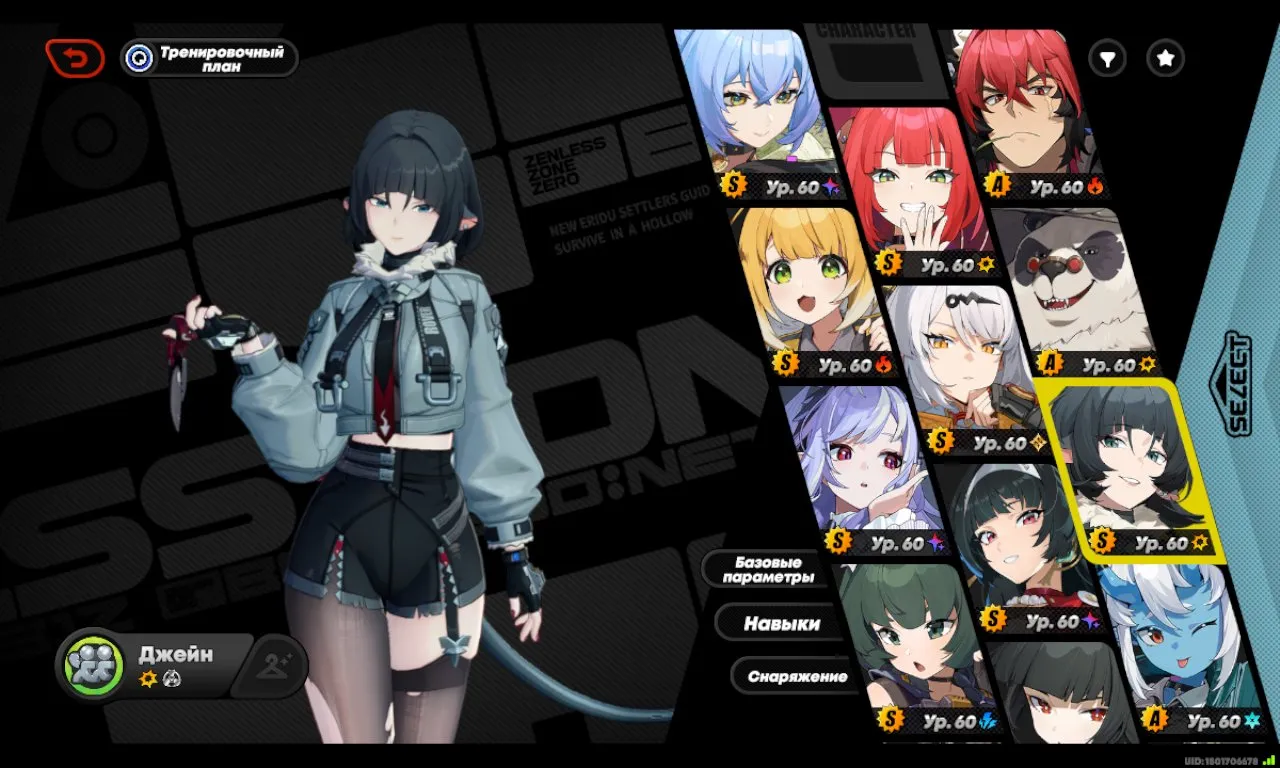
Task: Click the S-rank badge on Jane's highlighted card
Action: tap(1103, 541)
